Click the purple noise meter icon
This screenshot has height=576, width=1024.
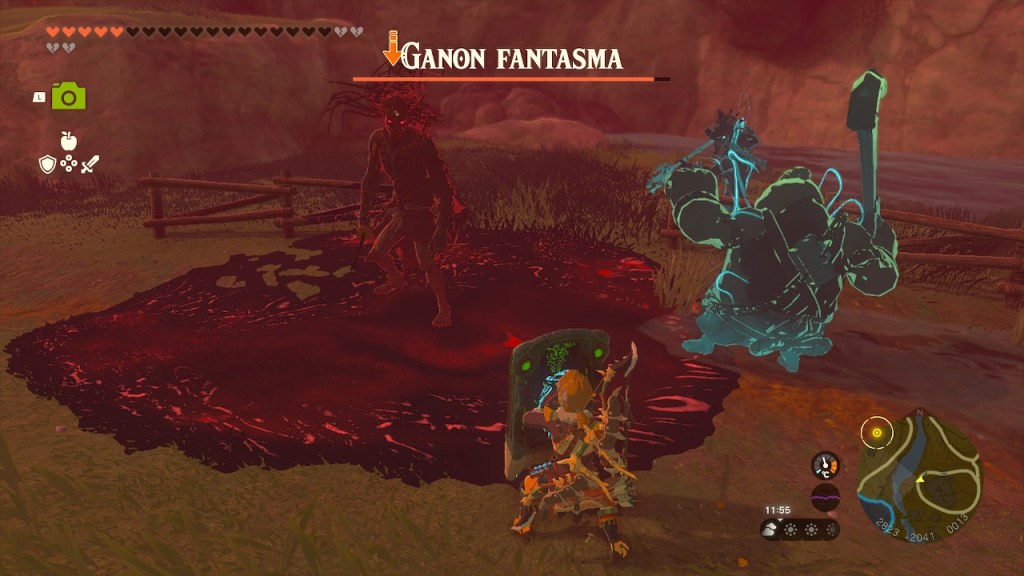pos(825,497)
